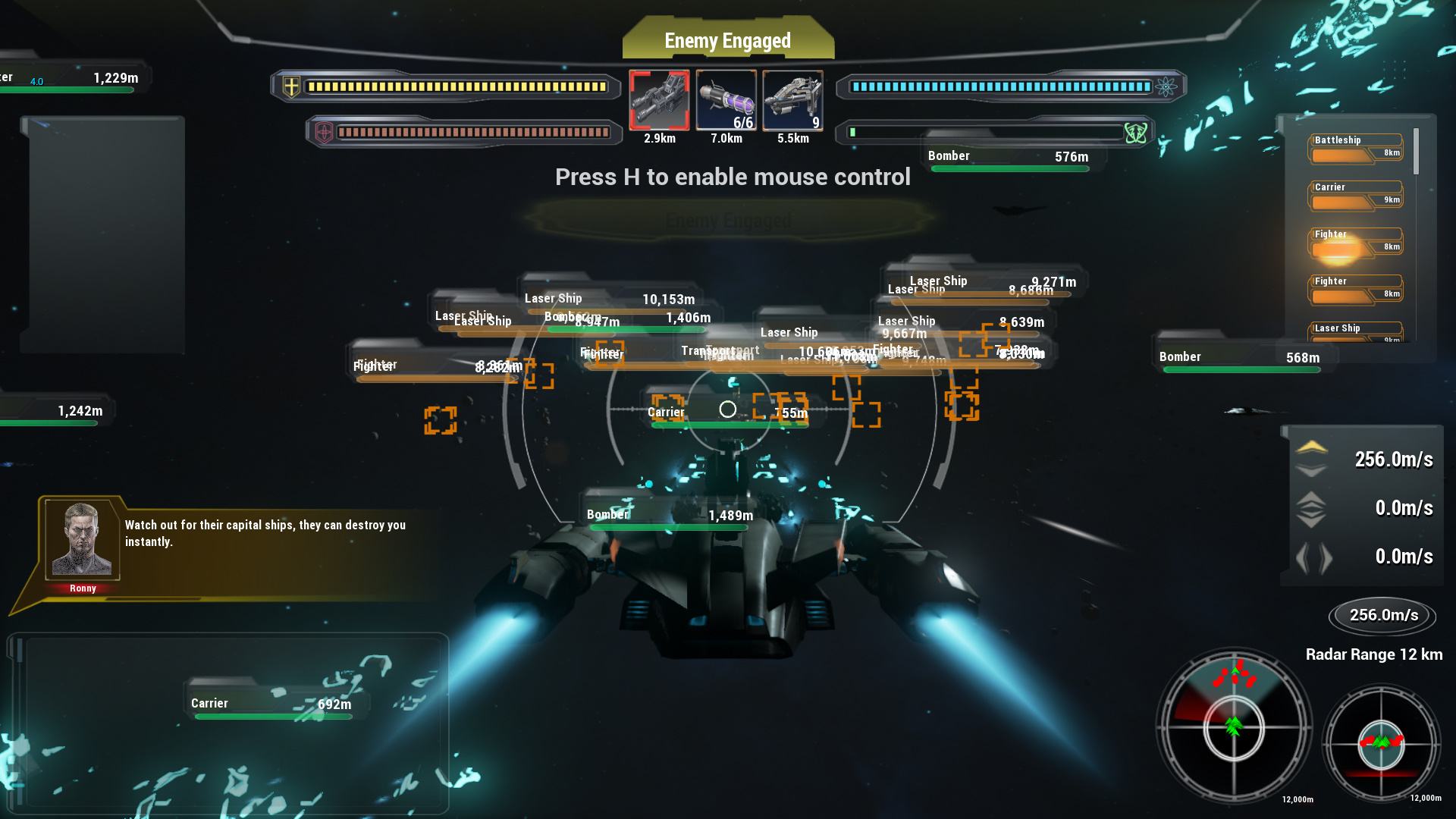This screenshot has width=1456, height=819.
Task: Choose the launcher weapon with 5.5km range
Action: [792, 100]
